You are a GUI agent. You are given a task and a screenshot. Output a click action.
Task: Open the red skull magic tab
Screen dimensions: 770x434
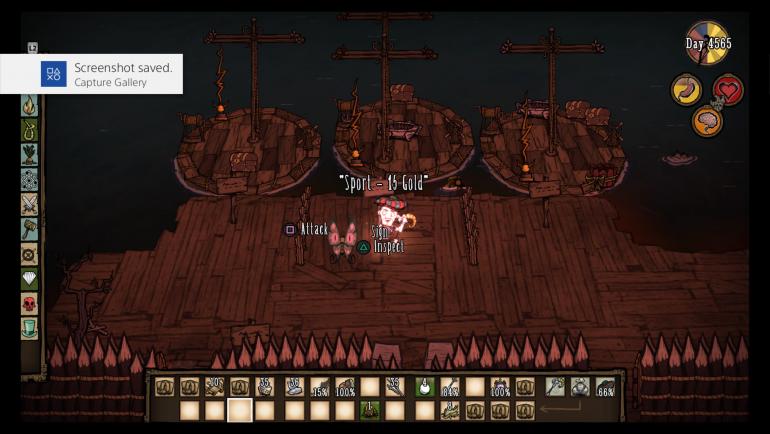point(30,304)
